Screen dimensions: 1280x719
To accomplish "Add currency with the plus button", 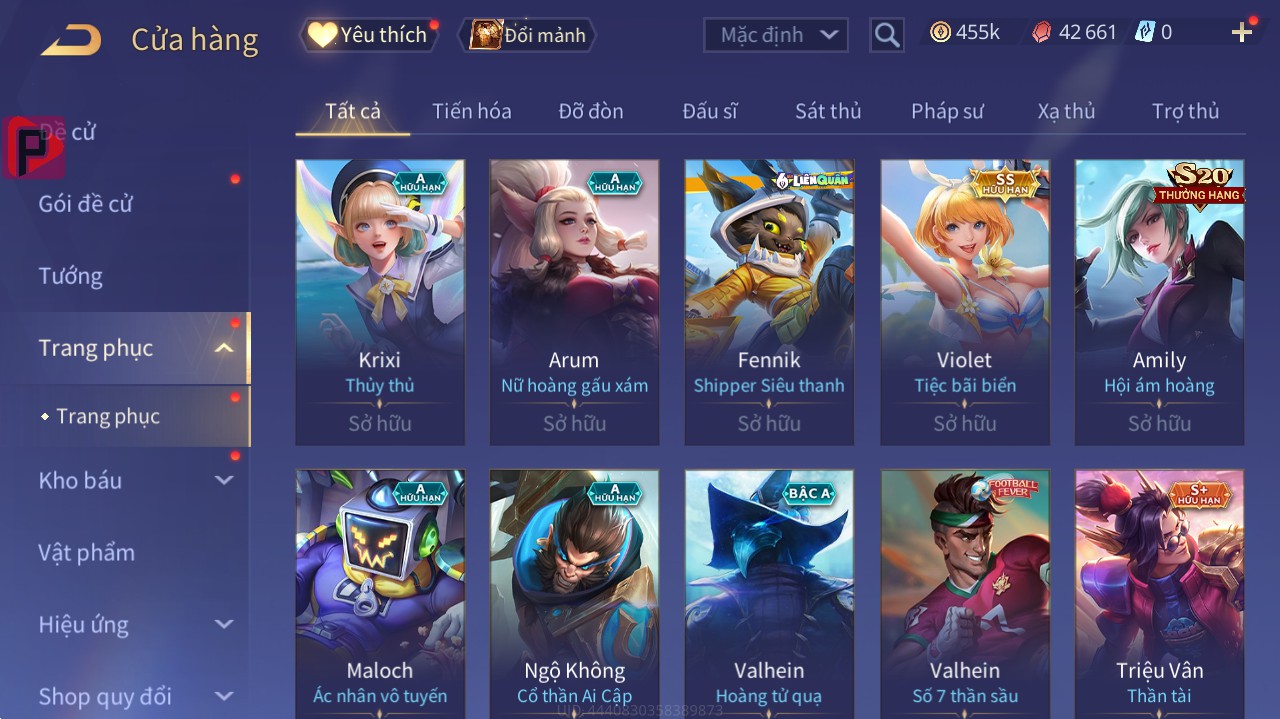I will point(1242,33).
